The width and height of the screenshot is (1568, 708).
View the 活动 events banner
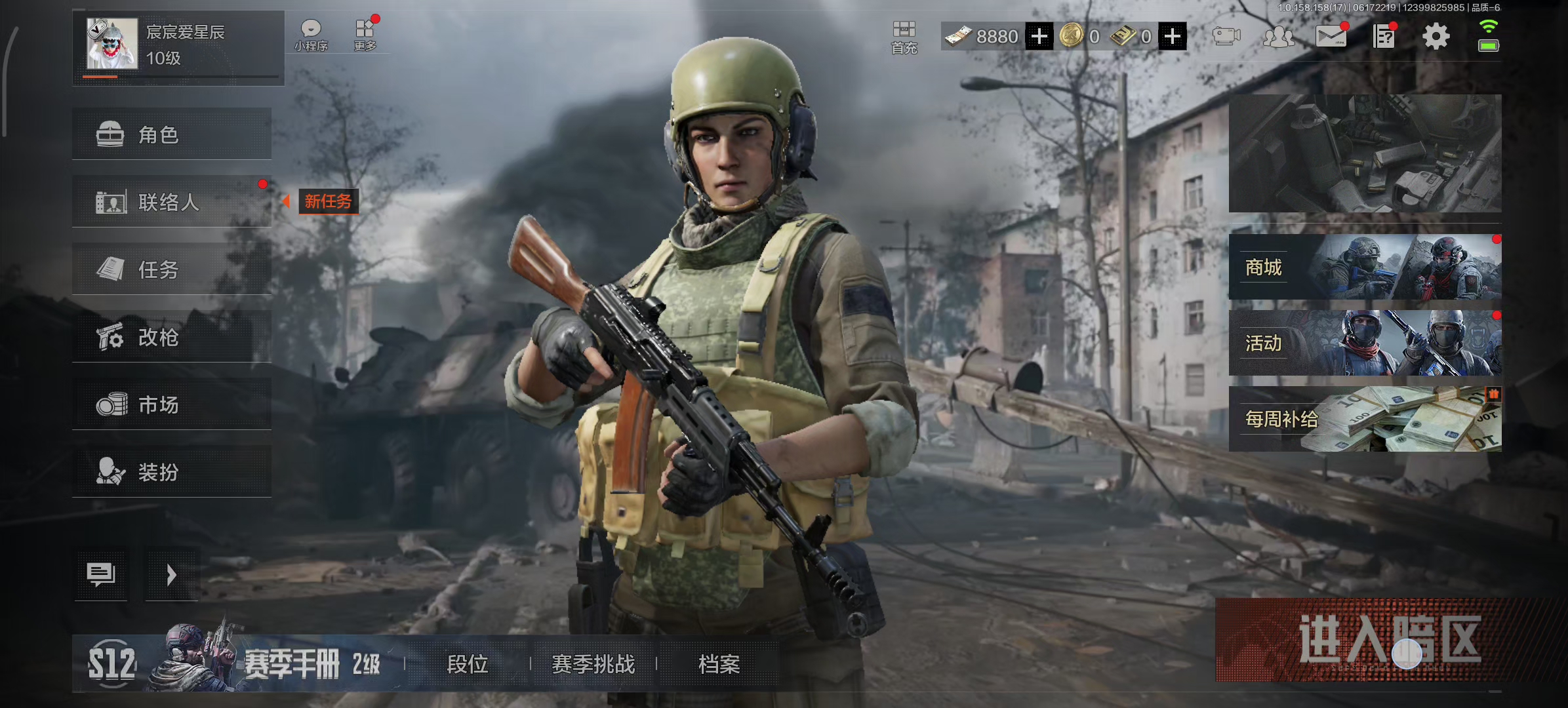tap(1365, 343)
